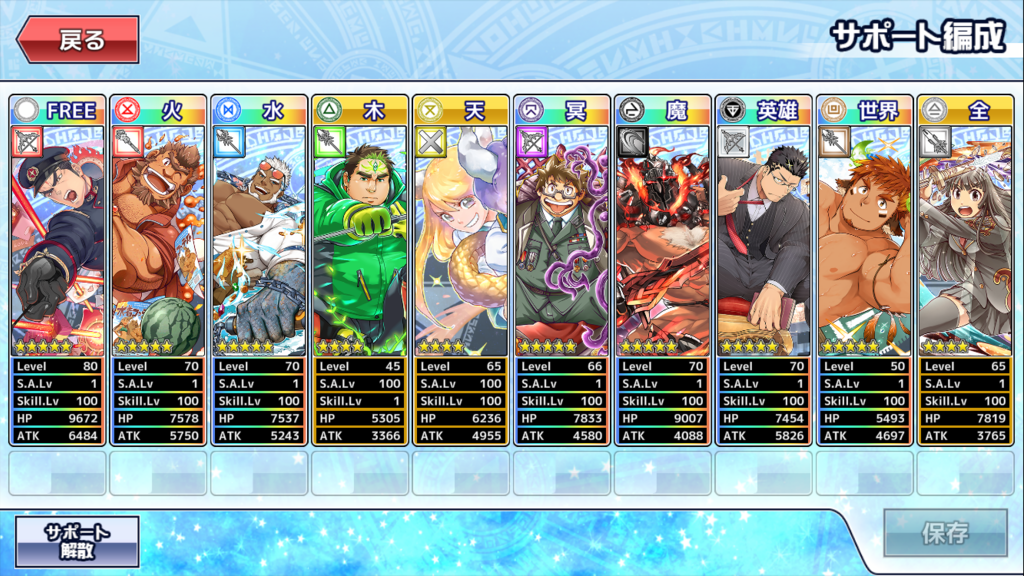Viewport: 1024px width, 576px height.
Task: Save the formation with 保存 button
Action: (944, 532)
